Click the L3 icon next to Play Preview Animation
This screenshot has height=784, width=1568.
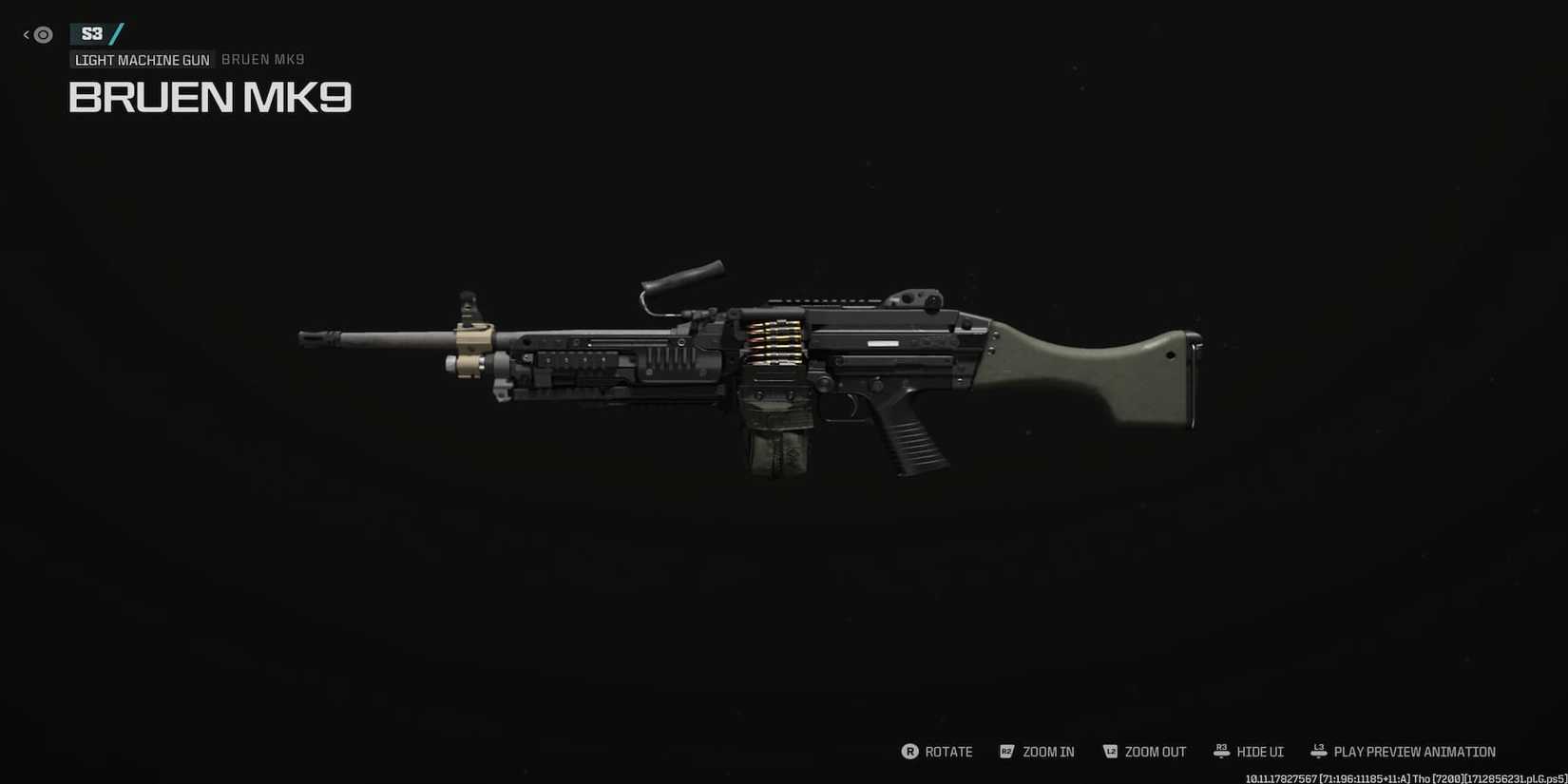click(1319, 751)
